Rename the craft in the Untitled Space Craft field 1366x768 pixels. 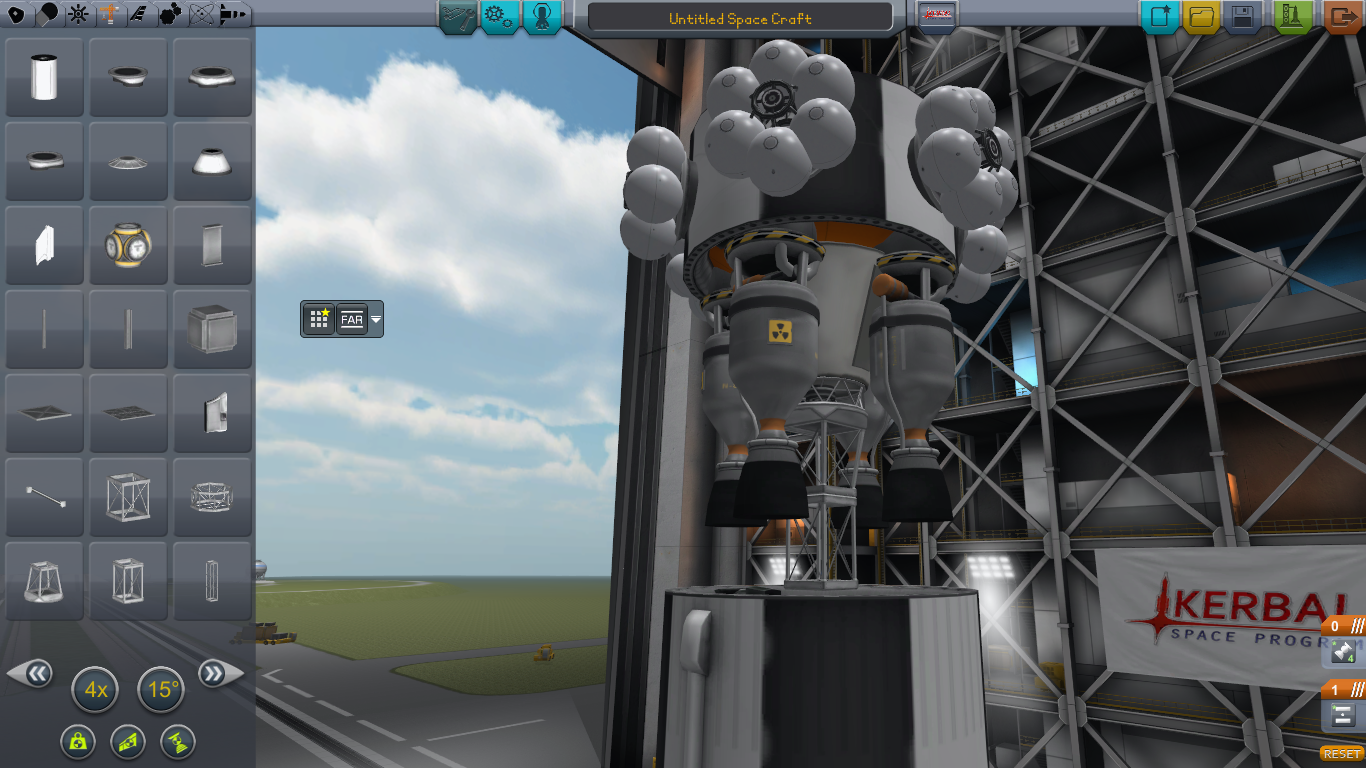click(x=740, y=18)
